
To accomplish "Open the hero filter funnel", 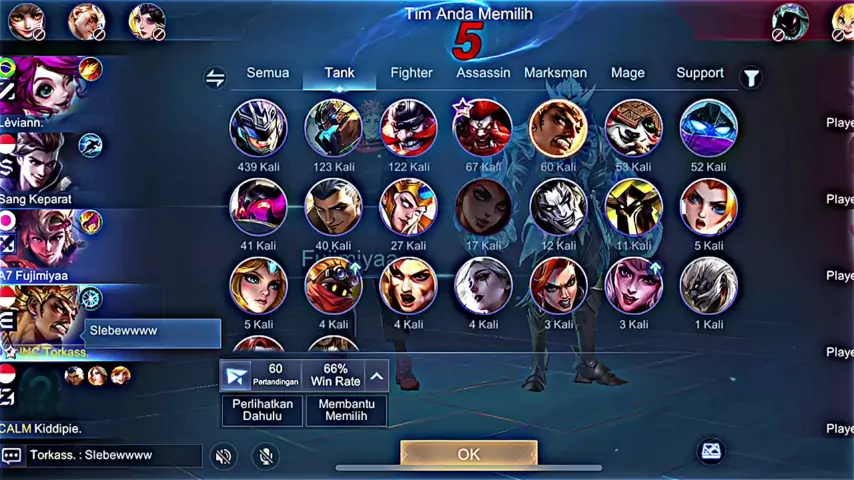I will coord(750,77).
